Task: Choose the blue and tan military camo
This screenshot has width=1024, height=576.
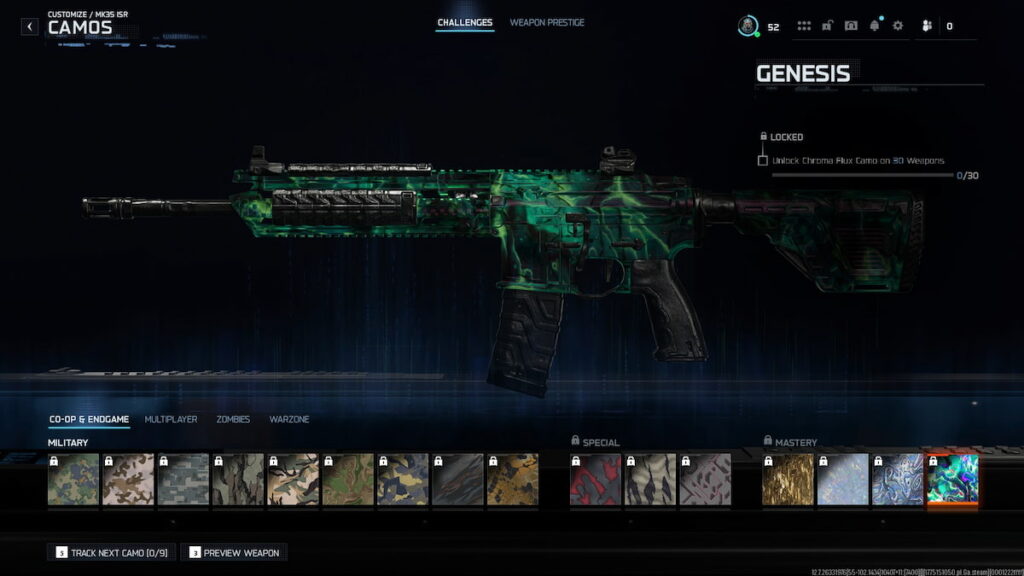Action: pyautogui.click(x=402, y=480)
